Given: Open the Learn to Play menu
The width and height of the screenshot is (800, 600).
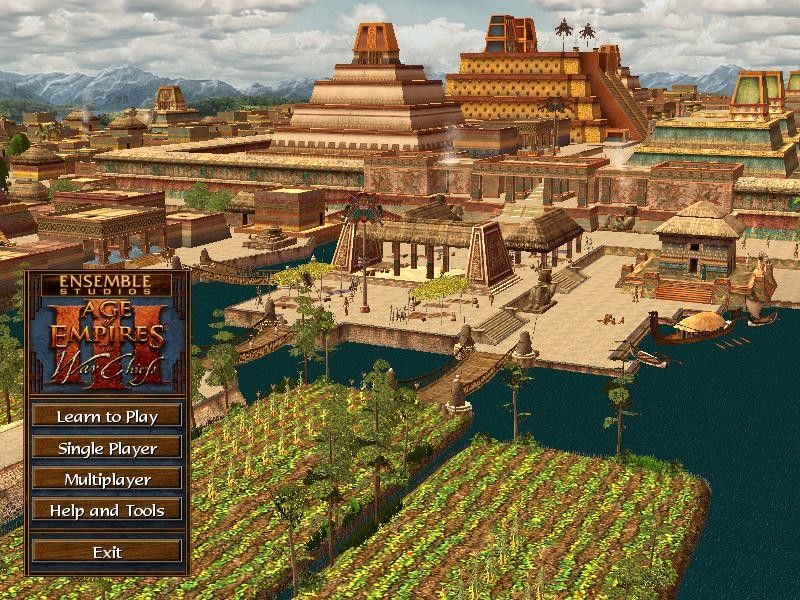Looking at the screenshot, I should tap(107, 416).
